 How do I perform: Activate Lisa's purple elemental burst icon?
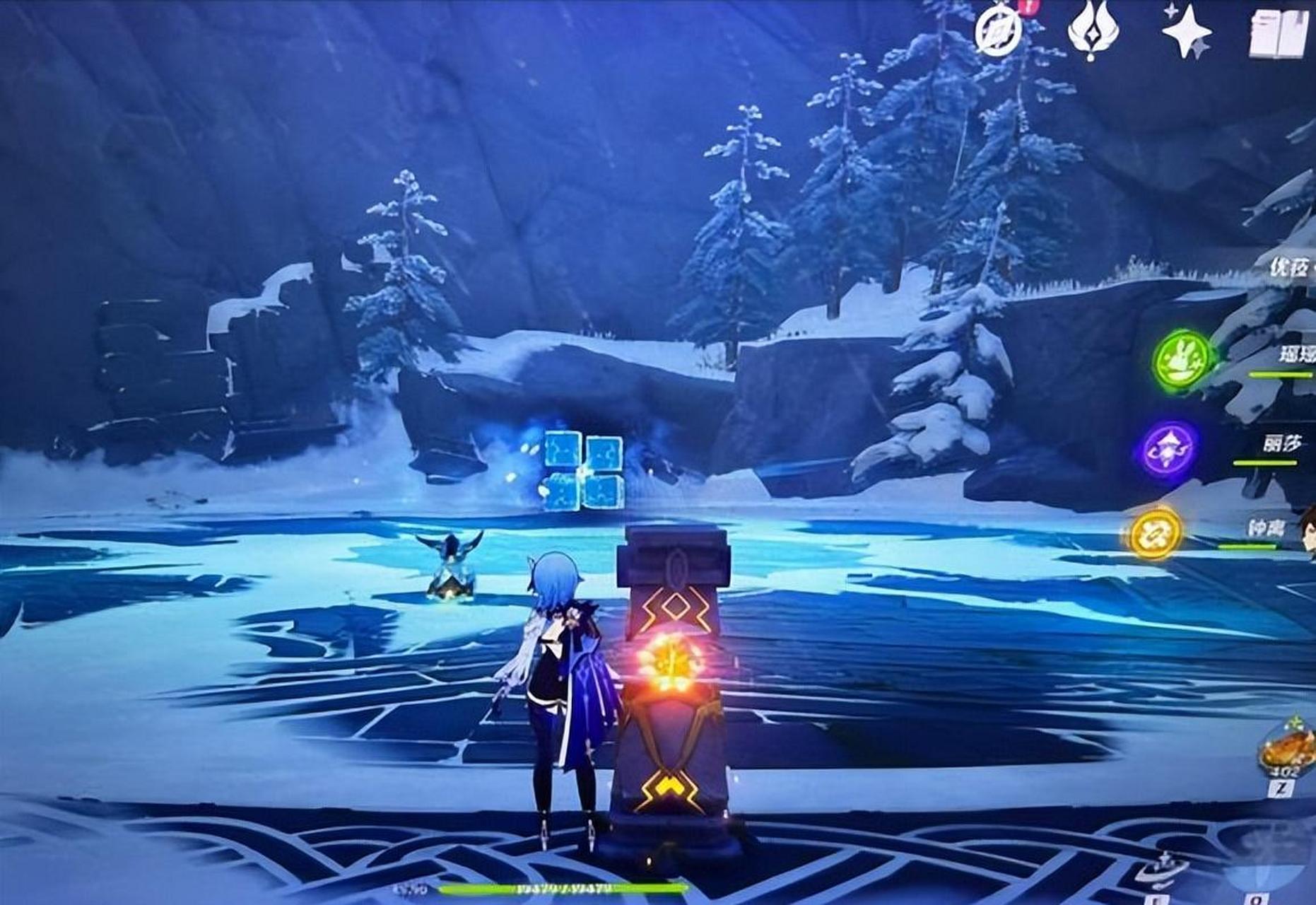[1170, 449]
